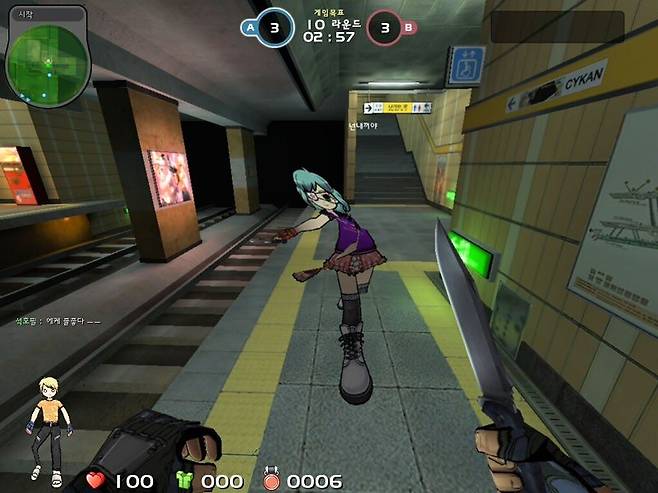Screen dimensions: 658x493
Task: Click the circular green radar minimap
Action: click(x=47, y=61)
